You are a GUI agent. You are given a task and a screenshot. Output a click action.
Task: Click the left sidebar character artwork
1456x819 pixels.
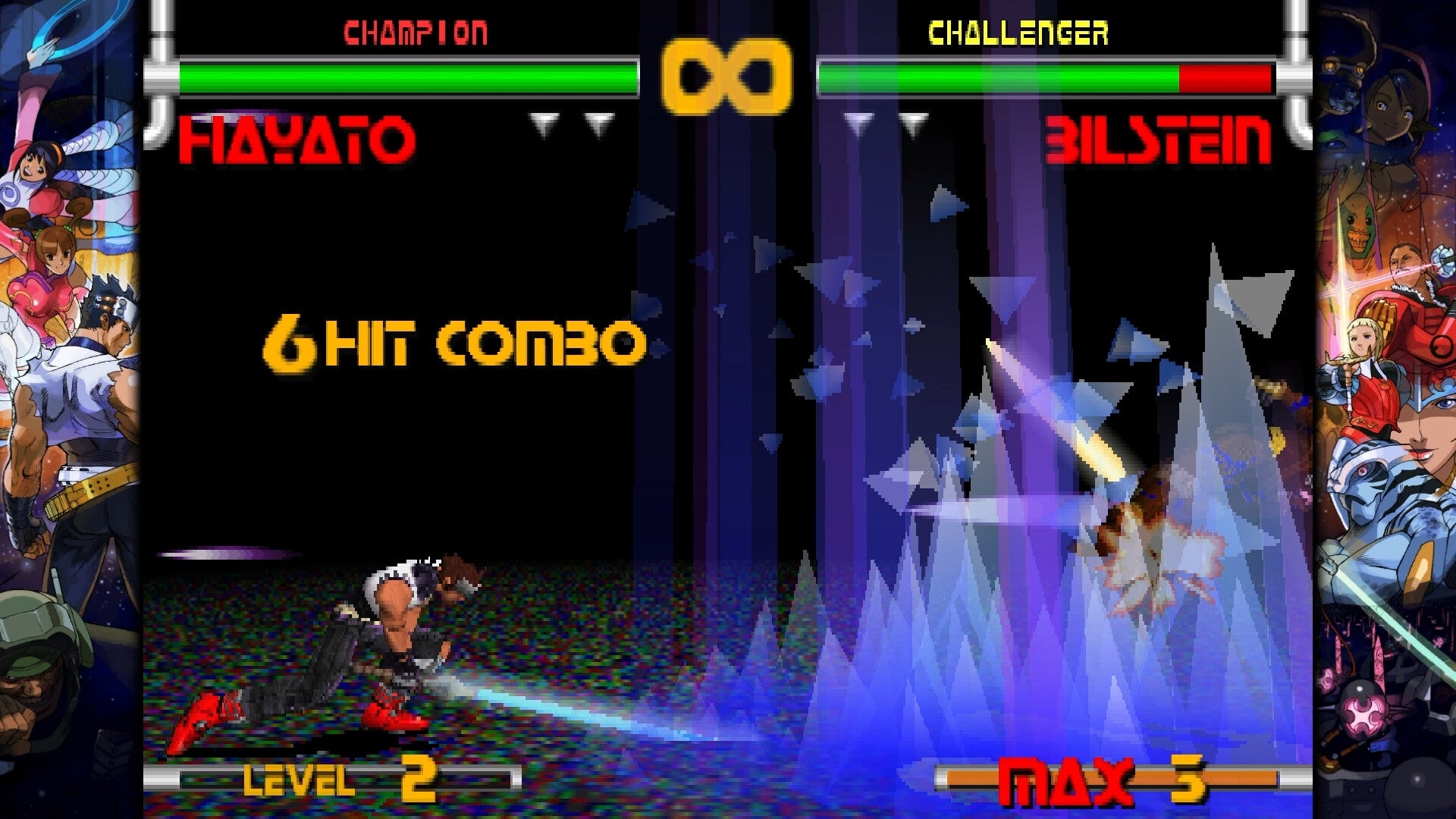pyautogui.click(x=68, y=379)
